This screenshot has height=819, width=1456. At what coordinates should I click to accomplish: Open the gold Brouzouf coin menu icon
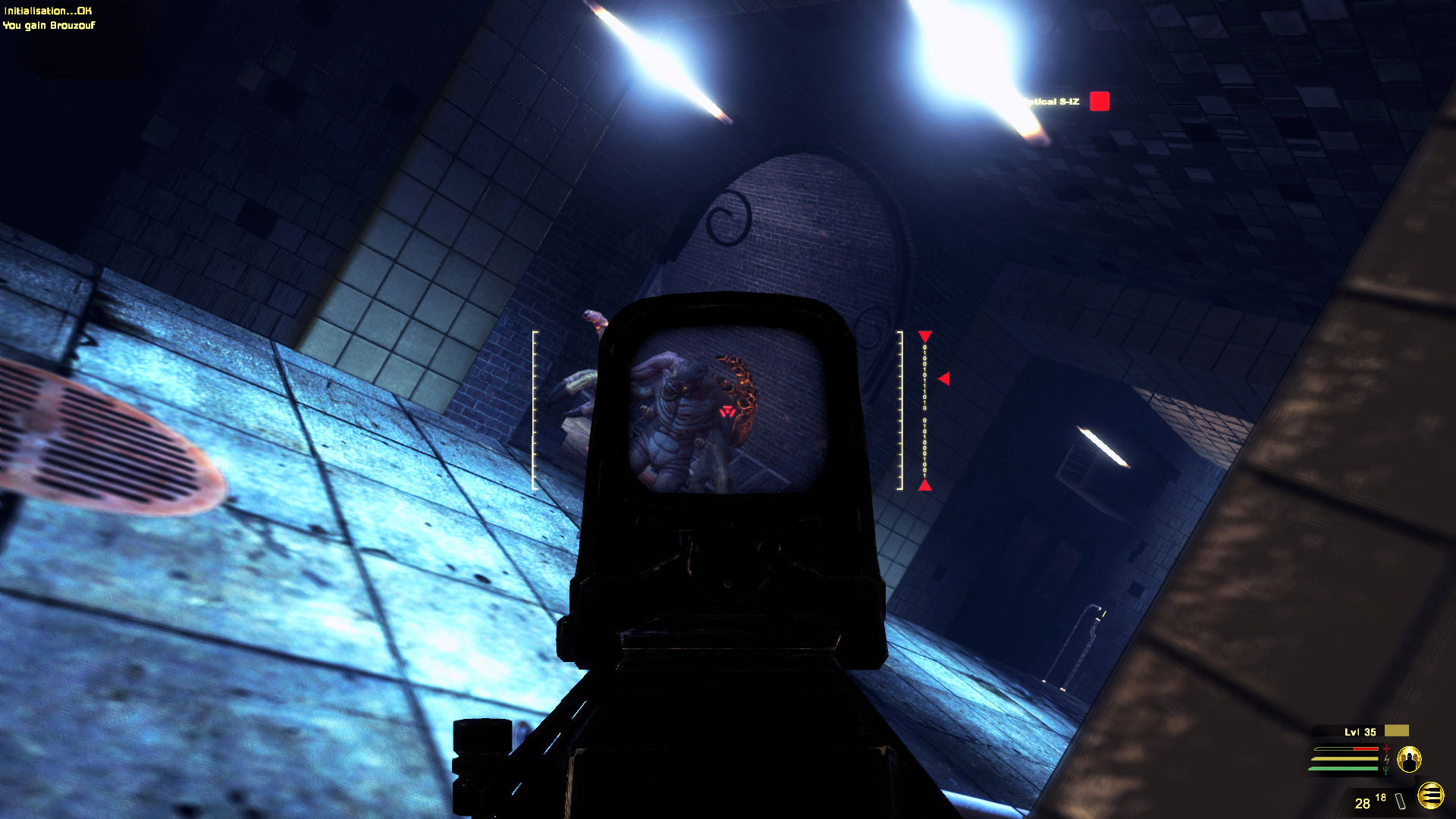pos(1430,796)
